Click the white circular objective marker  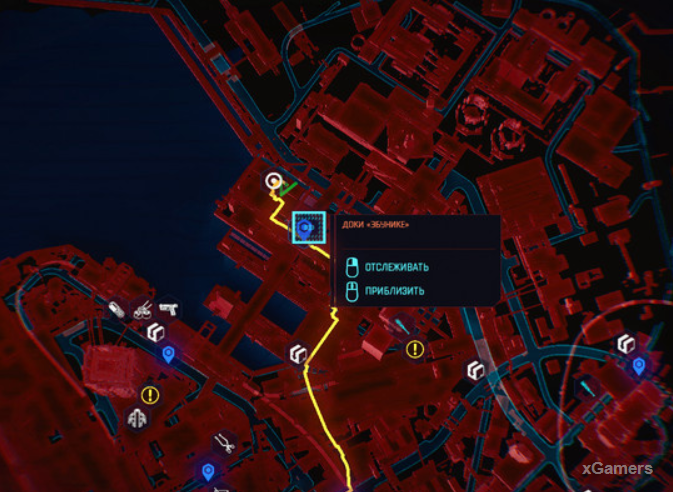pos(273,181)
